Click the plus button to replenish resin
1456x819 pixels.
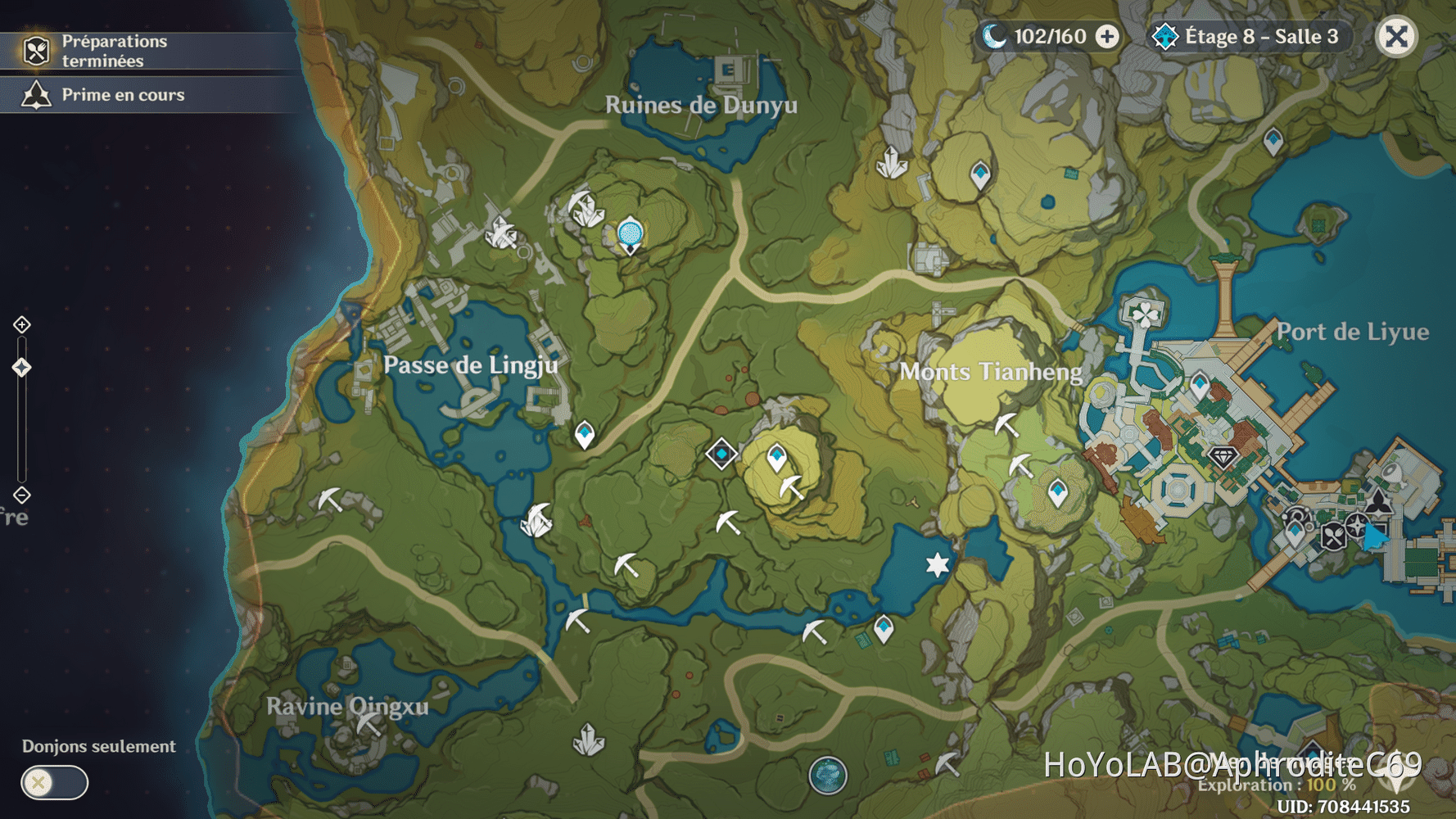[x=1107, y=36]
